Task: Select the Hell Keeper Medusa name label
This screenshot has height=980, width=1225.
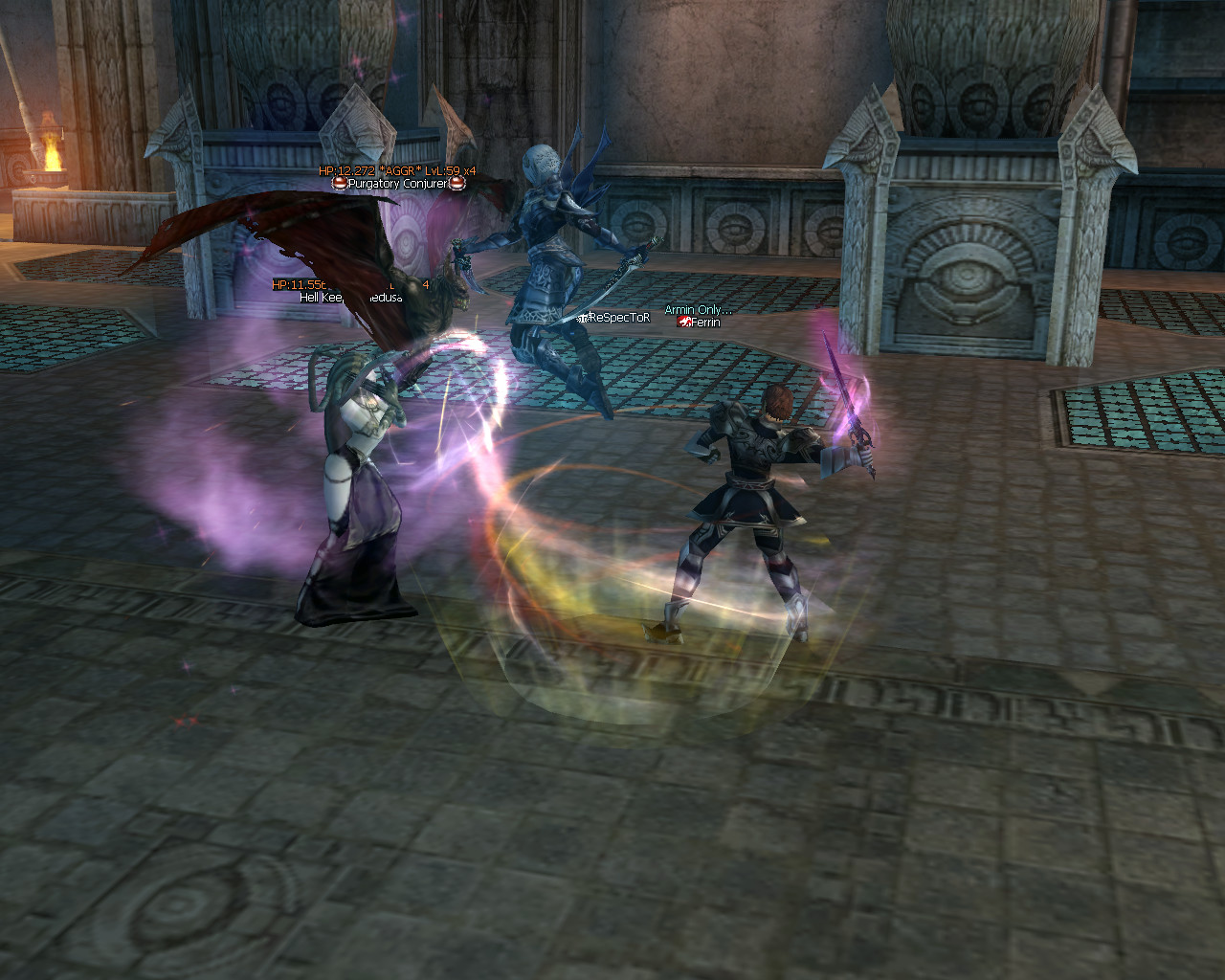Action: coord(350,298)
